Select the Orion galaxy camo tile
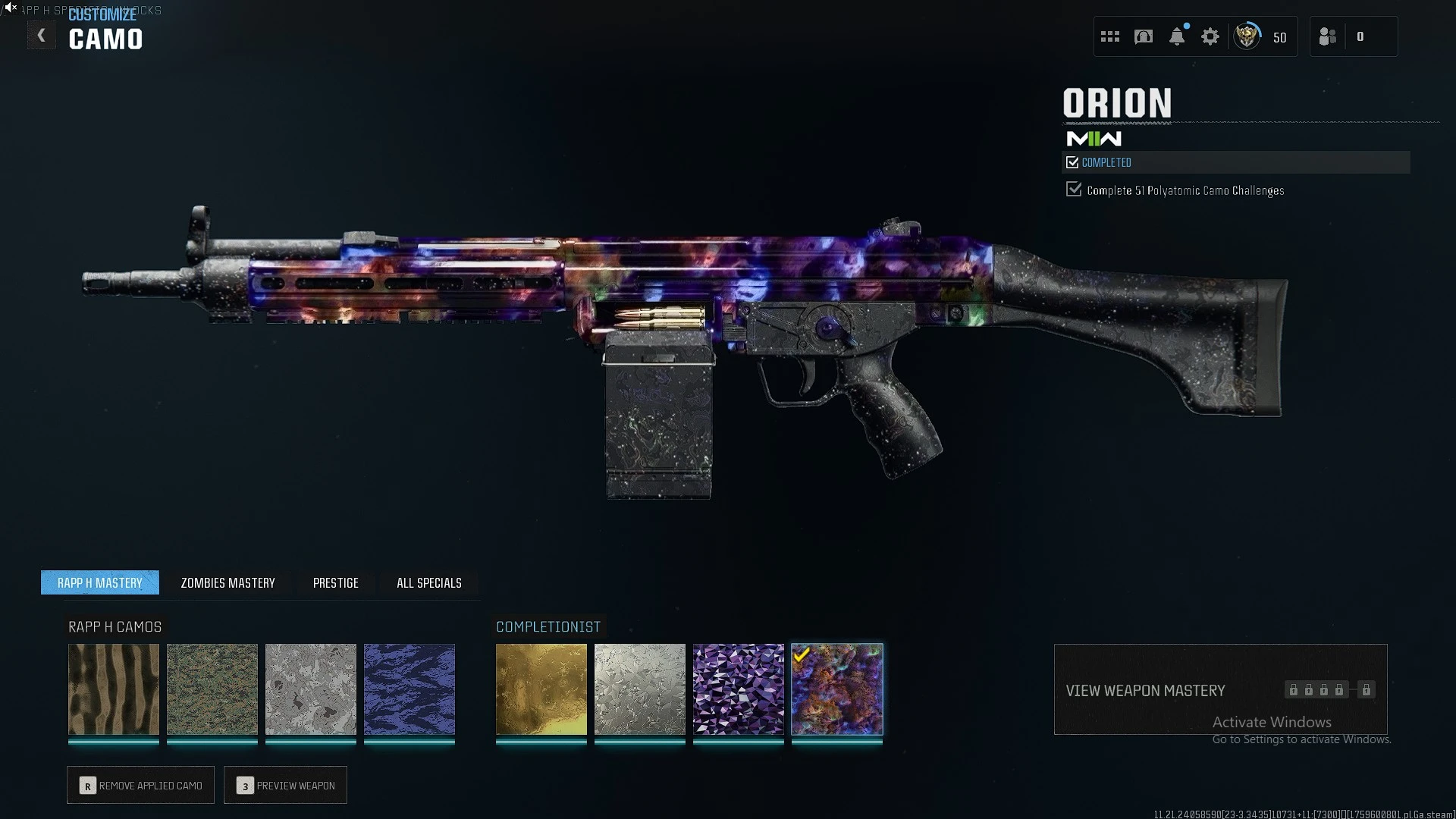The height and width of the screenshot is (819, 1456). point(837,689)
